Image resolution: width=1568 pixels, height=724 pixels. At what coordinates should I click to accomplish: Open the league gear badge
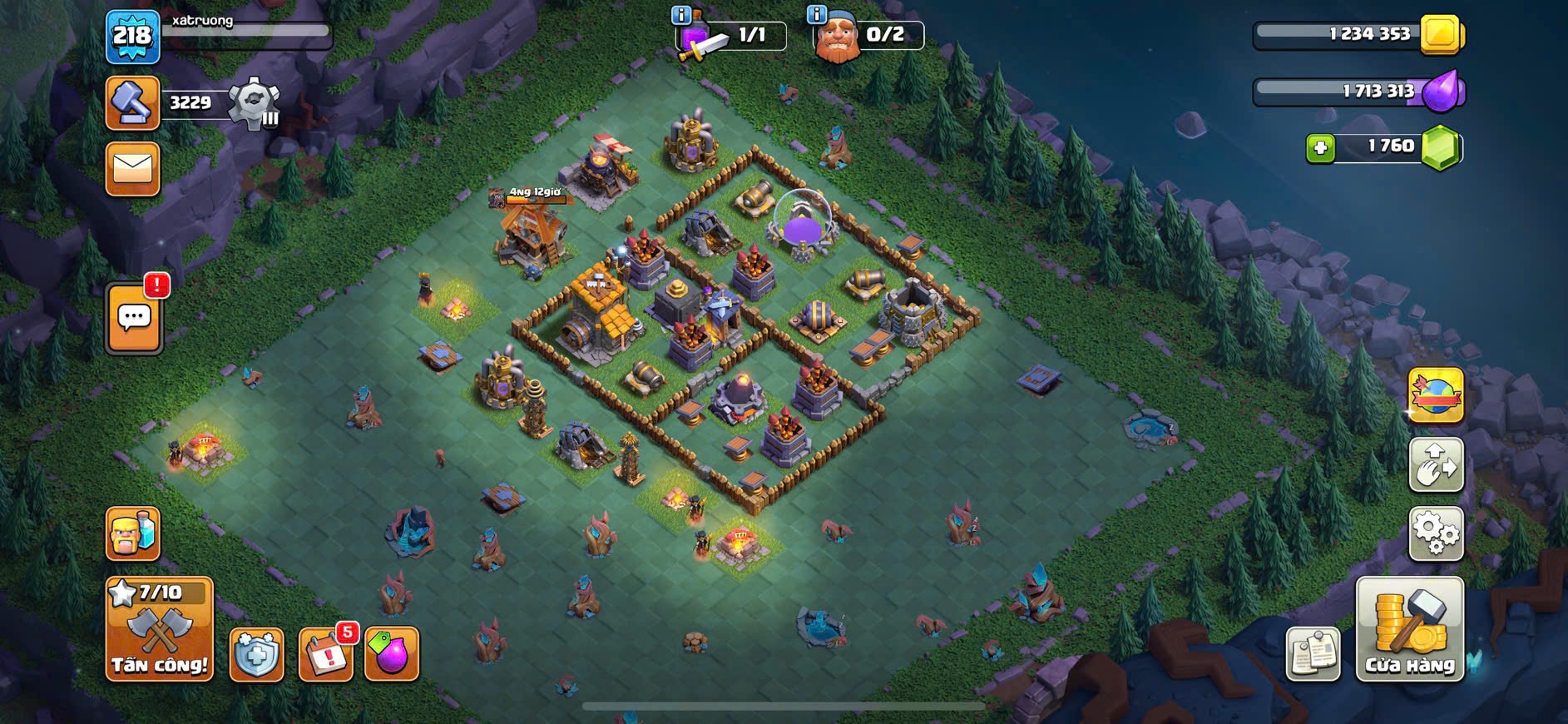pyautogui.click(x=254, y=104)
